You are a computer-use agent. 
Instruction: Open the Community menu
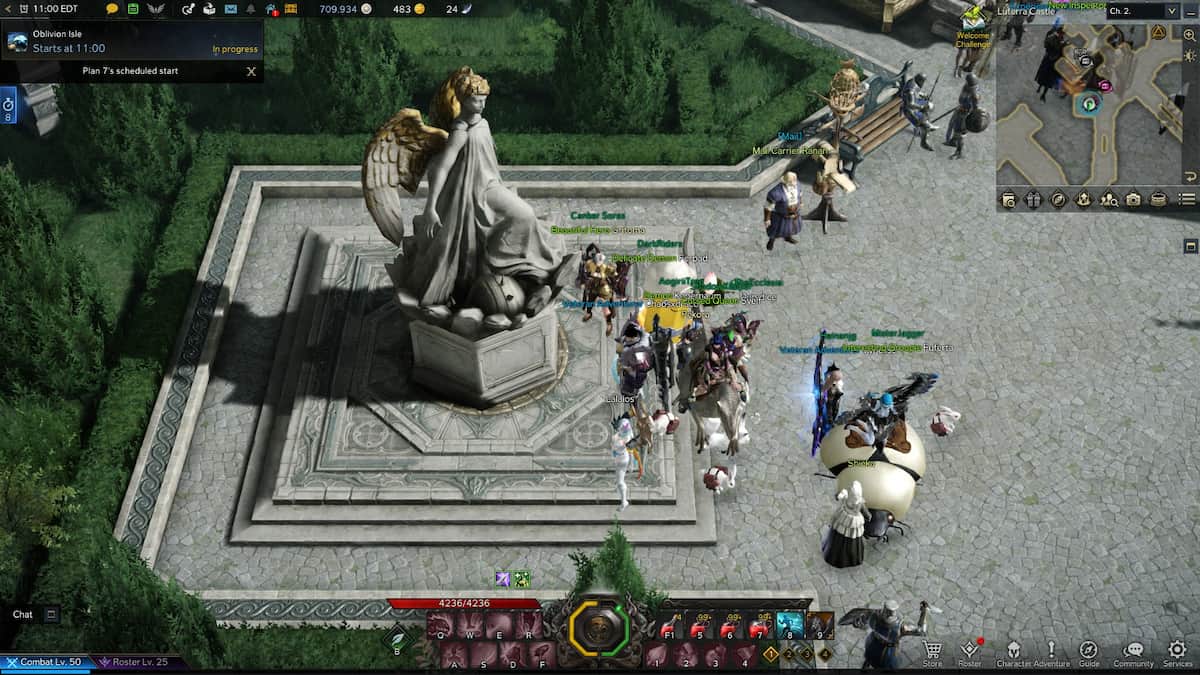tap(1133, 651)
